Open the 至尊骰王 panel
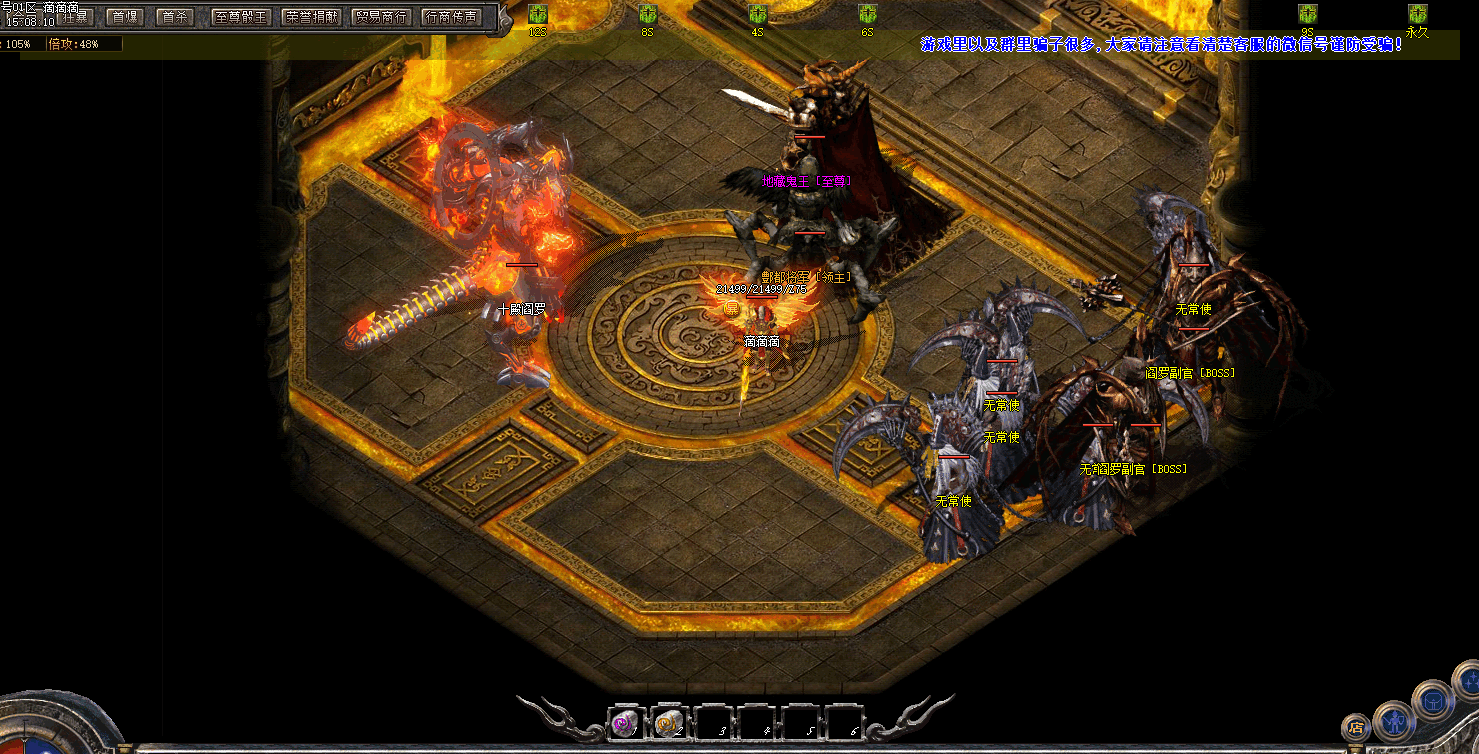Screen dimensions: 1479x754 click(x=241, y=17)
